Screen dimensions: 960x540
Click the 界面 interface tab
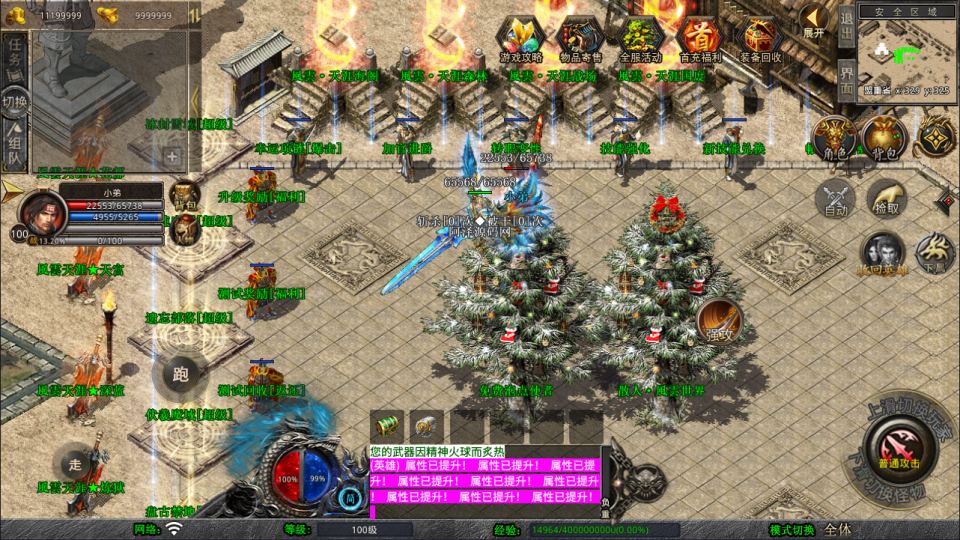(x=846, y=79)
